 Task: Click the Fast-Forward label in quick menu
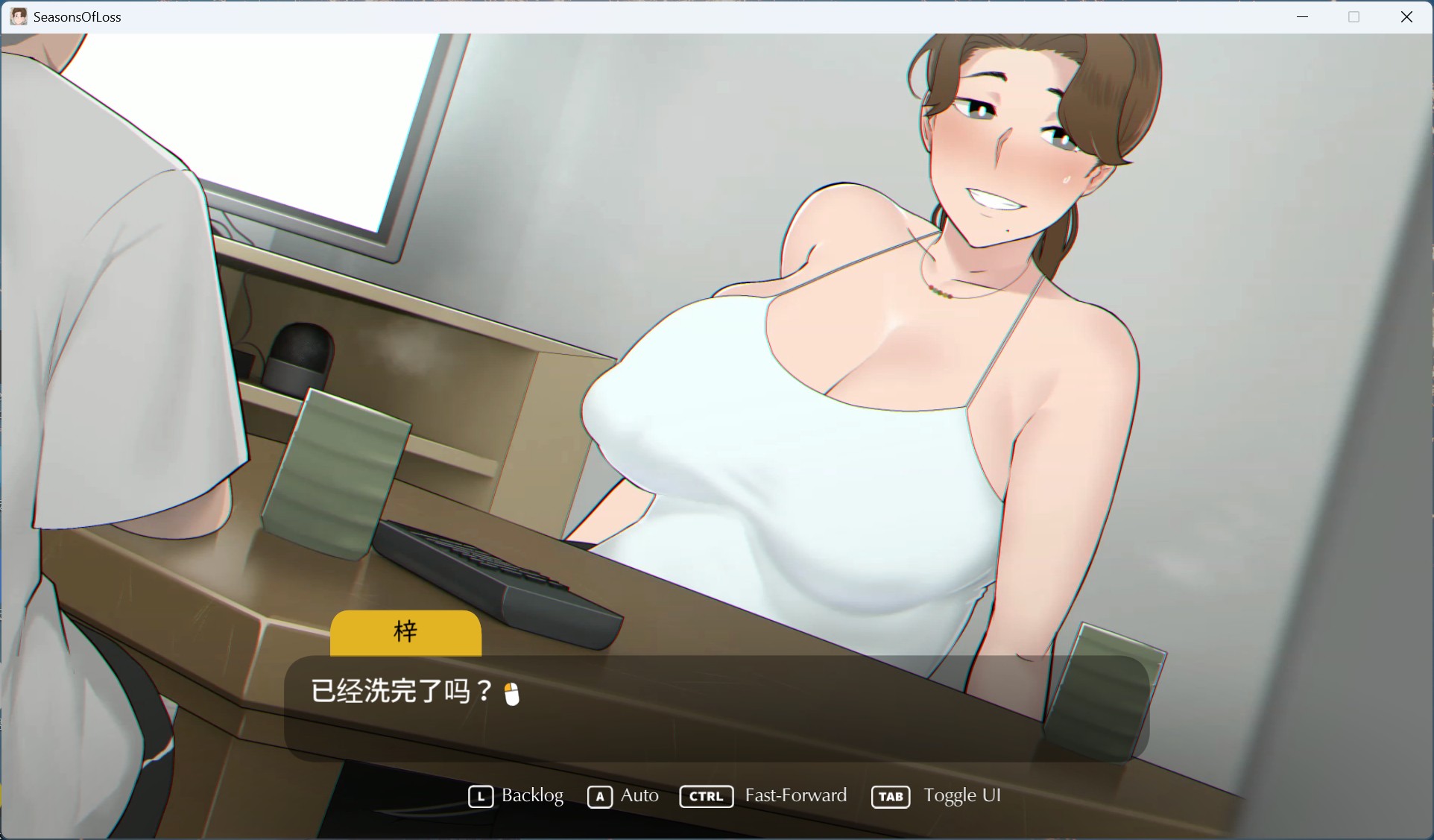click(x=795, y=796)
